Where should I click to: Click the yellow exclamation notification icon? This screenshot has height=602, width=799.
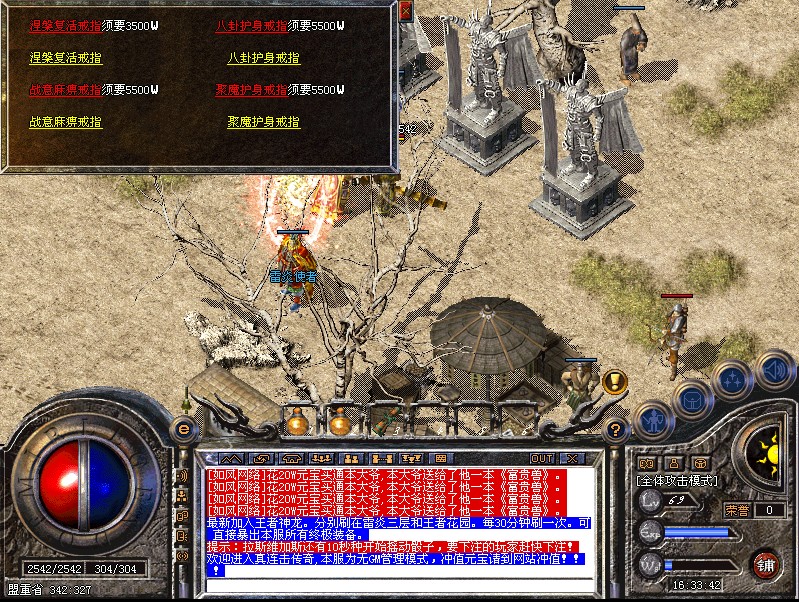coord(613,381)
